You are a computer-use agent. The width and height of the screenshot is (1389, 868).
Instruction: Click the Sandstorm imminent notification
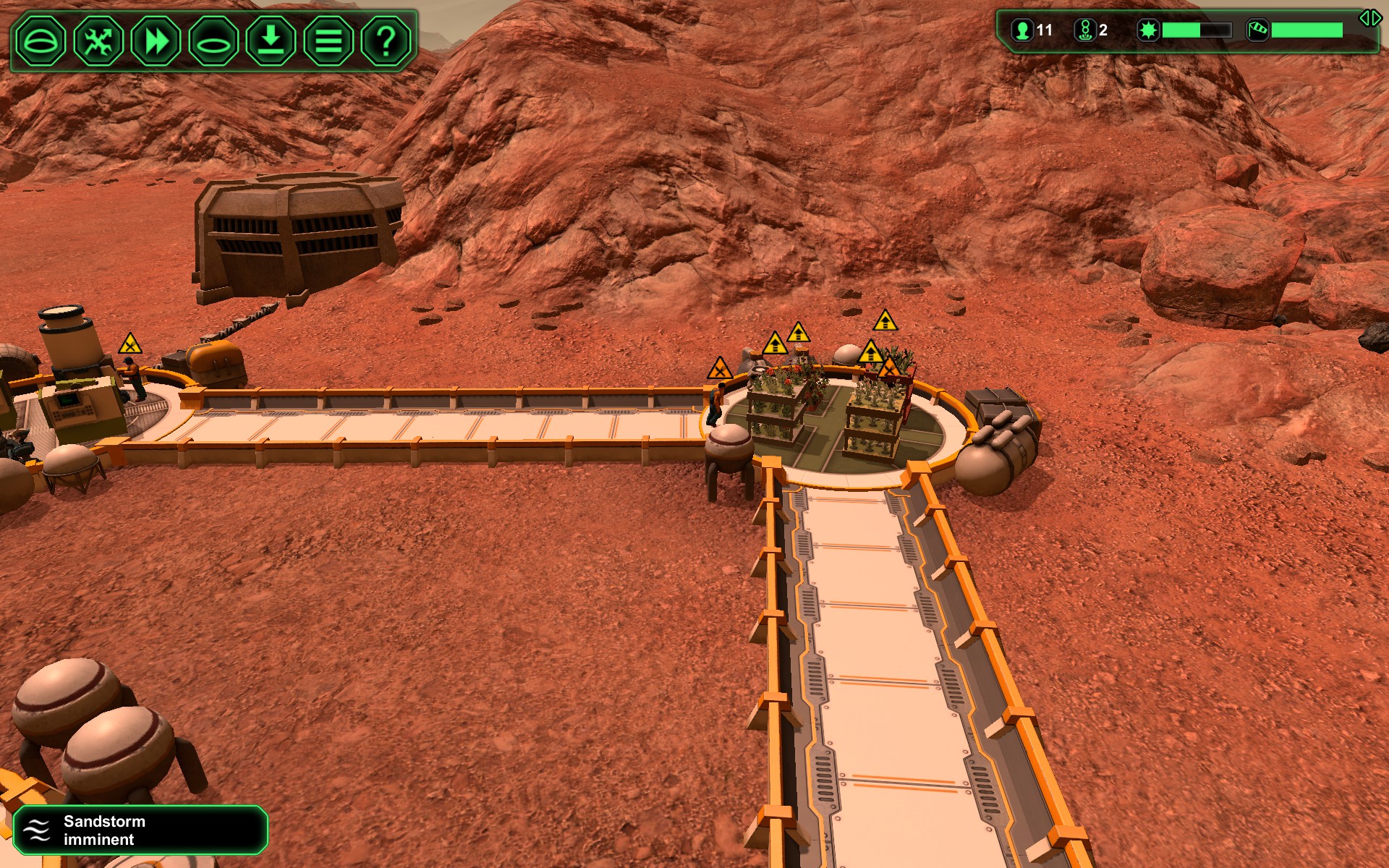pyautogui.click(x=140, y=830)
